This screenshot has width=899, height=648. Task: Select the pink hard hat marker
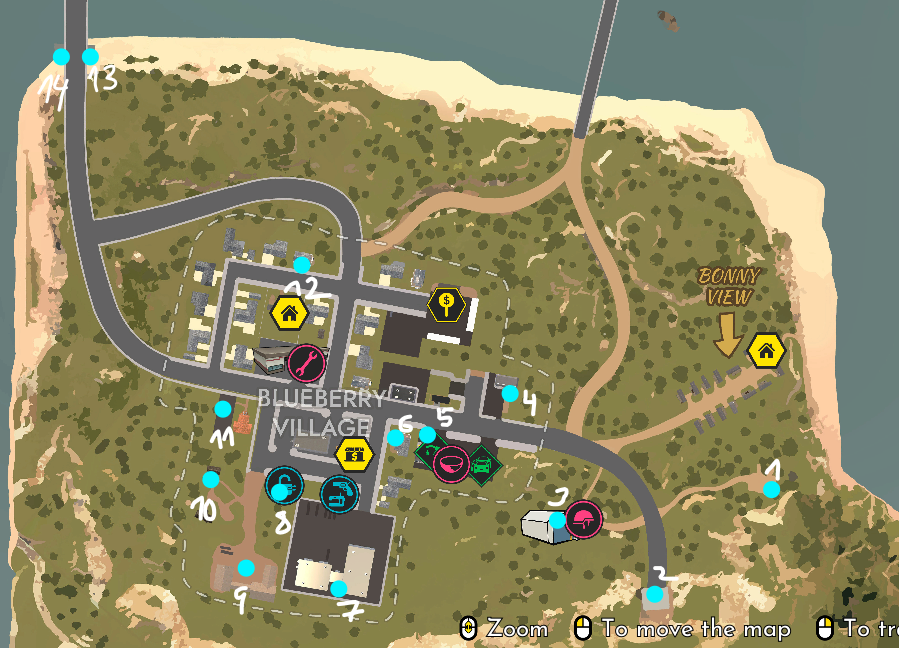(x=583, y=519)
